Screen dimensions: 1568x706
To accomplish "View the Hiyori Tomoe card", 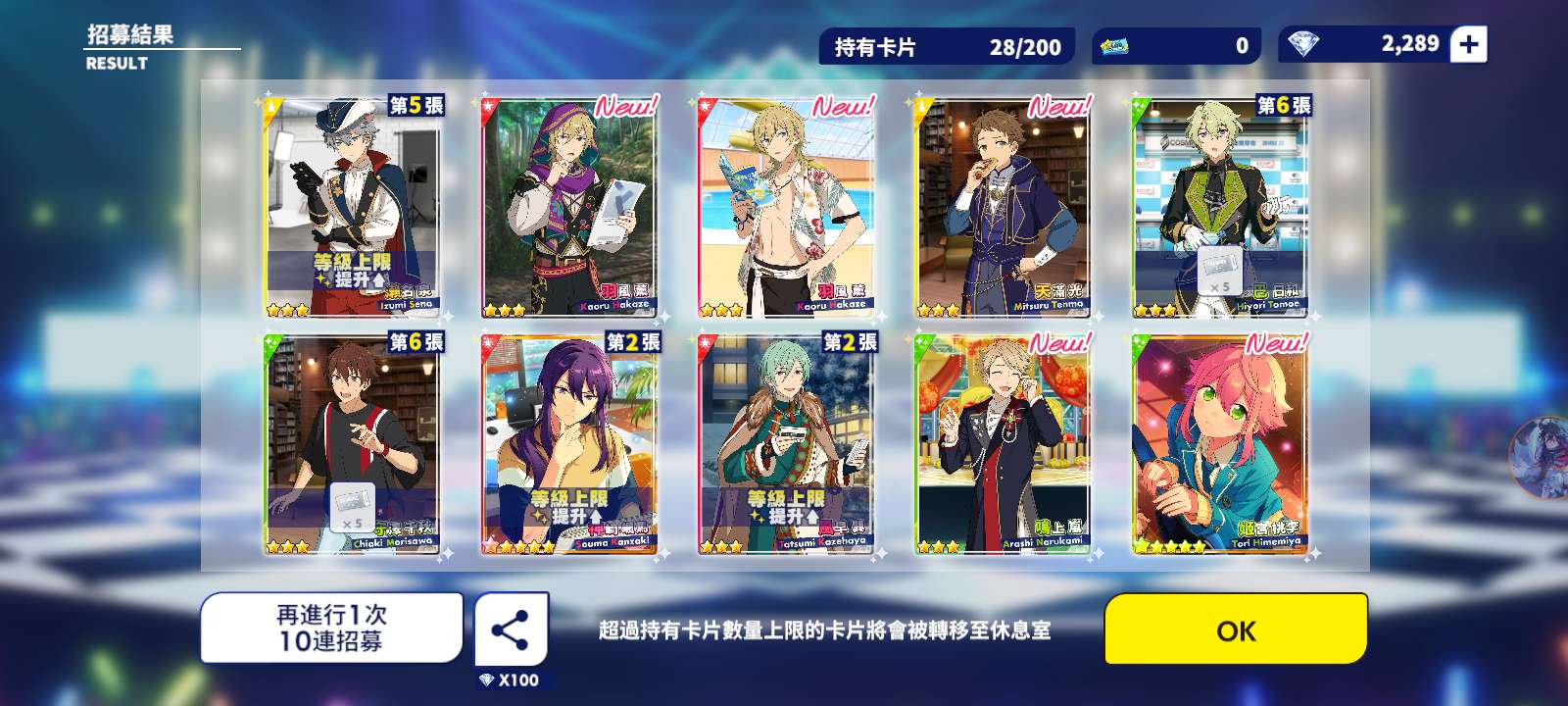I will (1219, 207).
